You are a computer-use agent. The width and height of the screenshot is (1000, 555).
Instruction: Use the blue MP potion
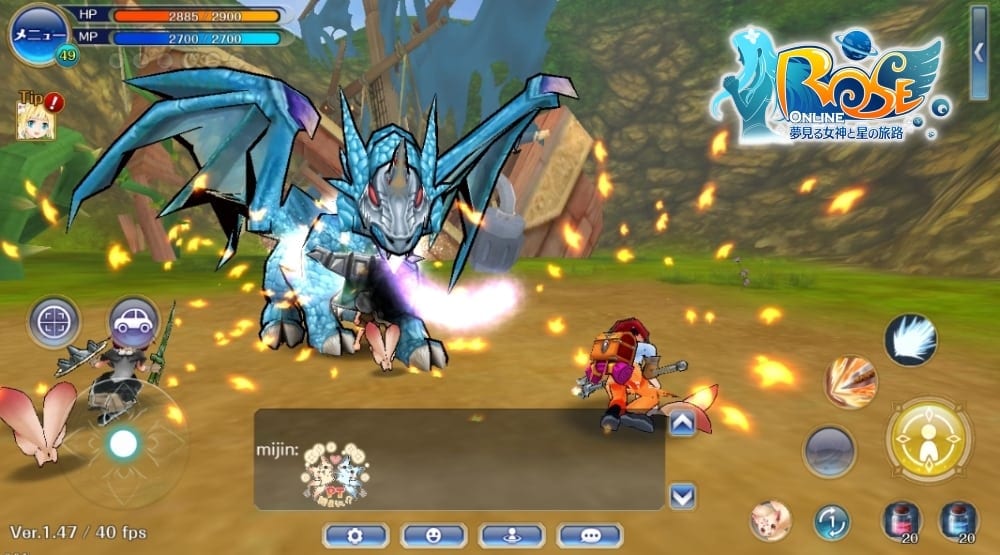click(x=958, y=521)
